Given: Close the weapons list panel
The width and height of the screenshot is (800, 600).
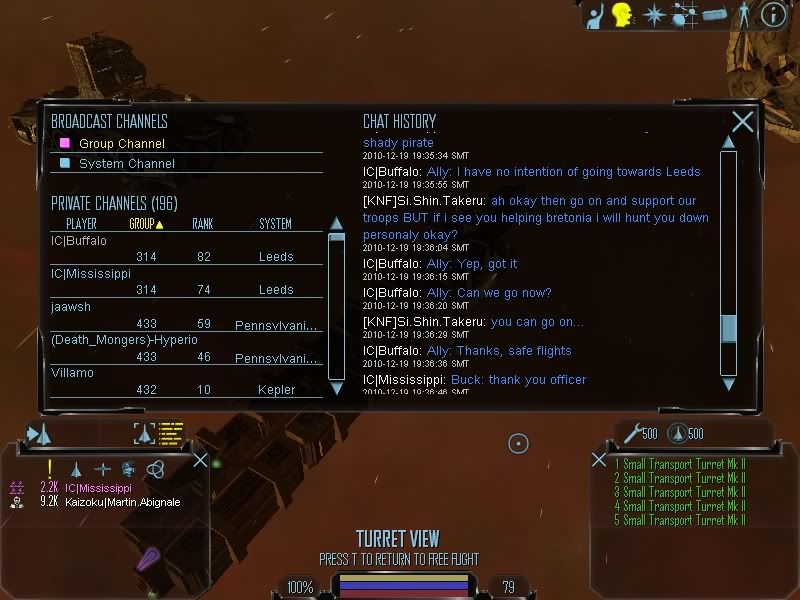Looking at the screenshot, I should click(599, 460).
